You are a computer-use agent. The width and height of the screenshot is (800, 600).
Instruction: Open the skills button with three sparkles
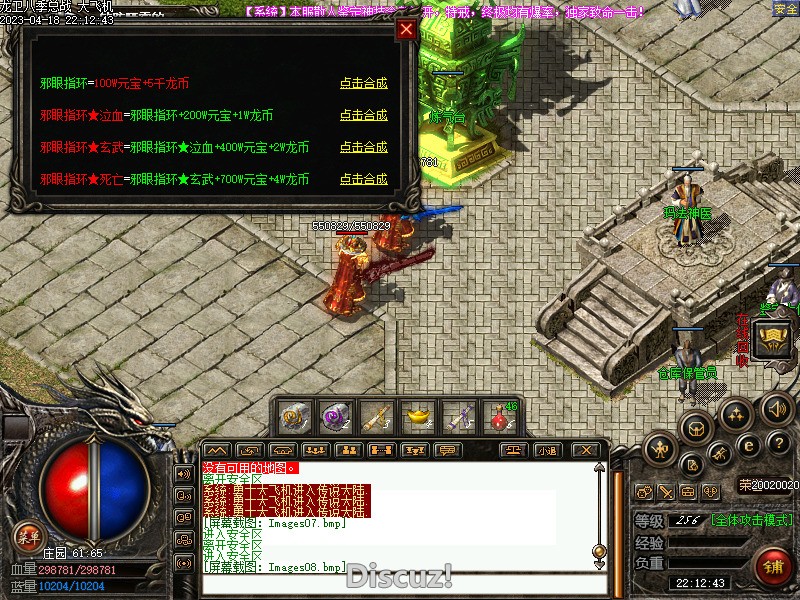[736, 414]
